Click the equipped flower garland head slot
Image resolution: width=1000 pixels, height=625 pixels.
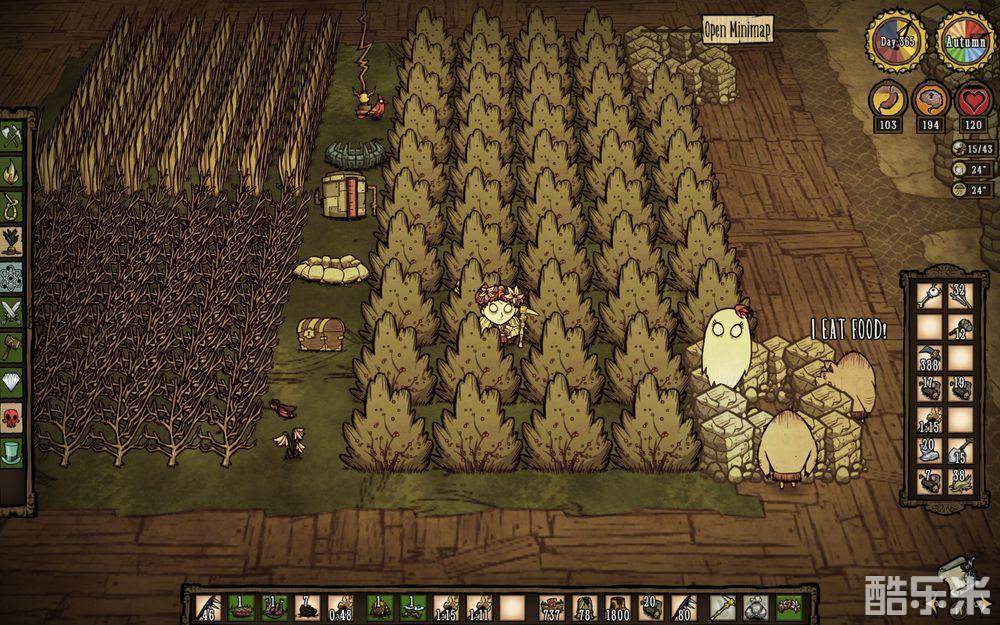[789, 605]
